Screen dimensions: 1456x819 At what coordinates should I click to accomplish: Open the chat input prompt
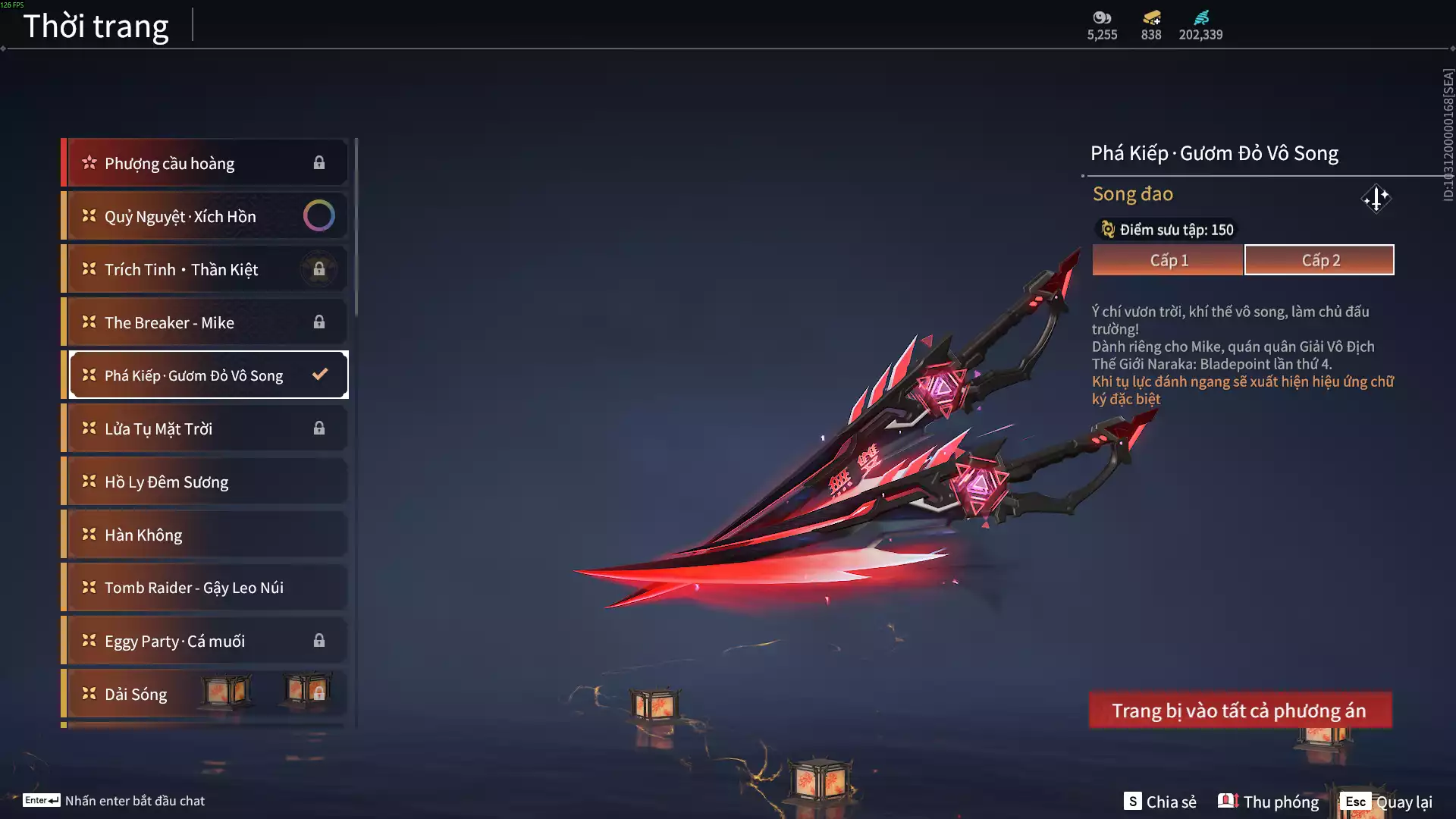point(114,801)
